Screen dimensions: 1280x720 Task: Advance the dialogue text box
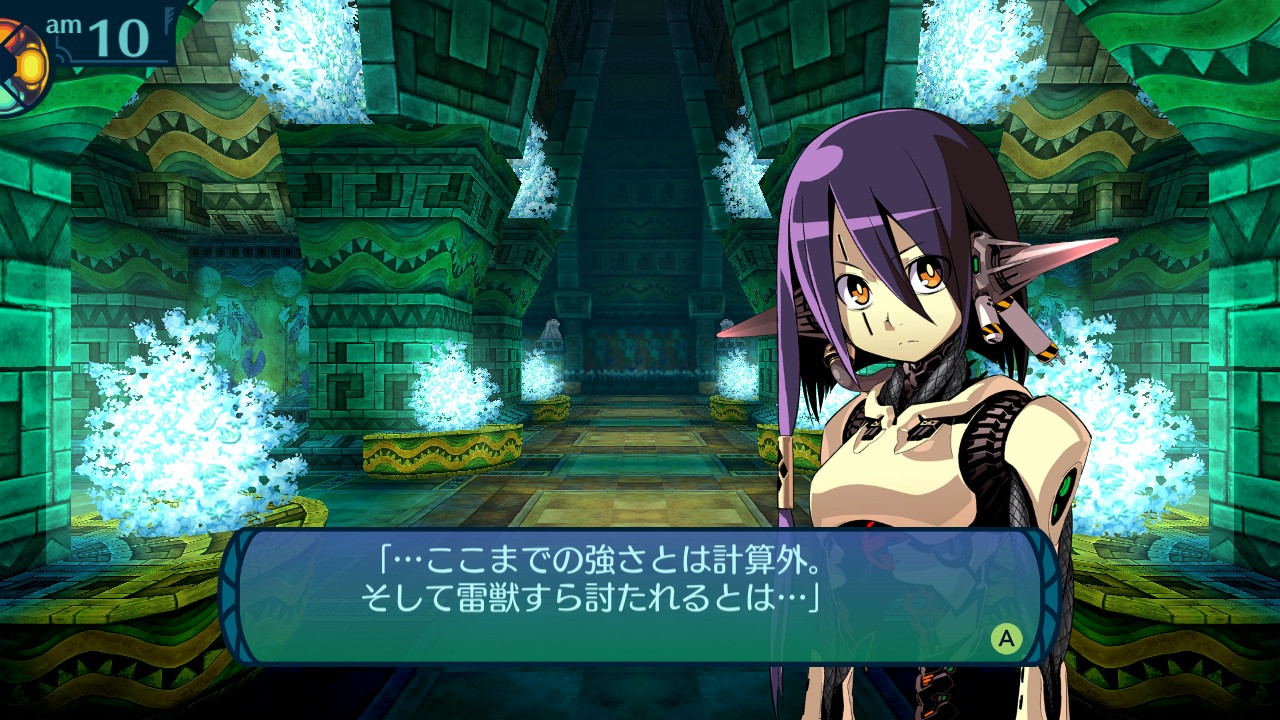(1006, 638)
